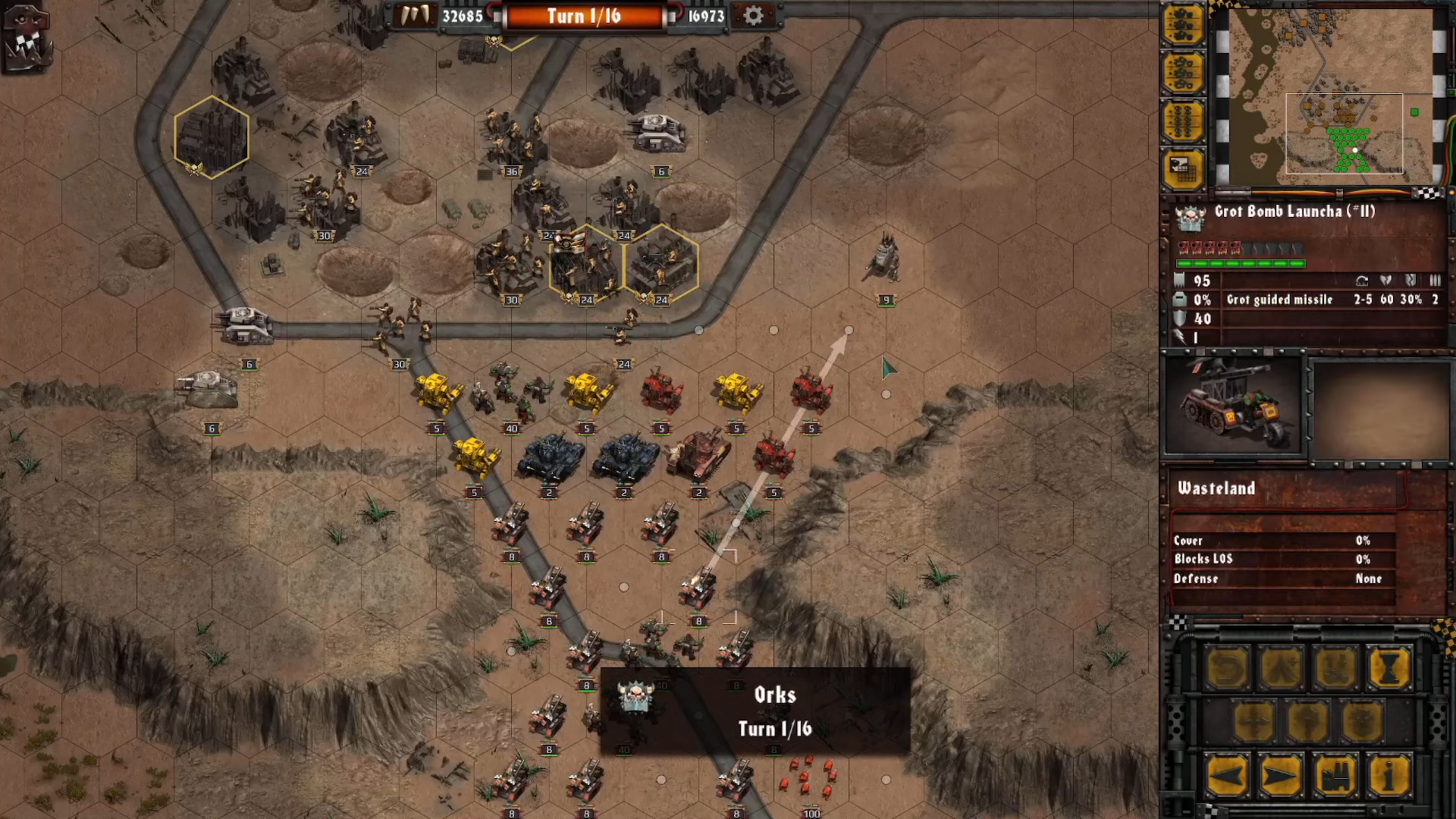Click the Turn 1/16 banner at the top

[585, 16]
